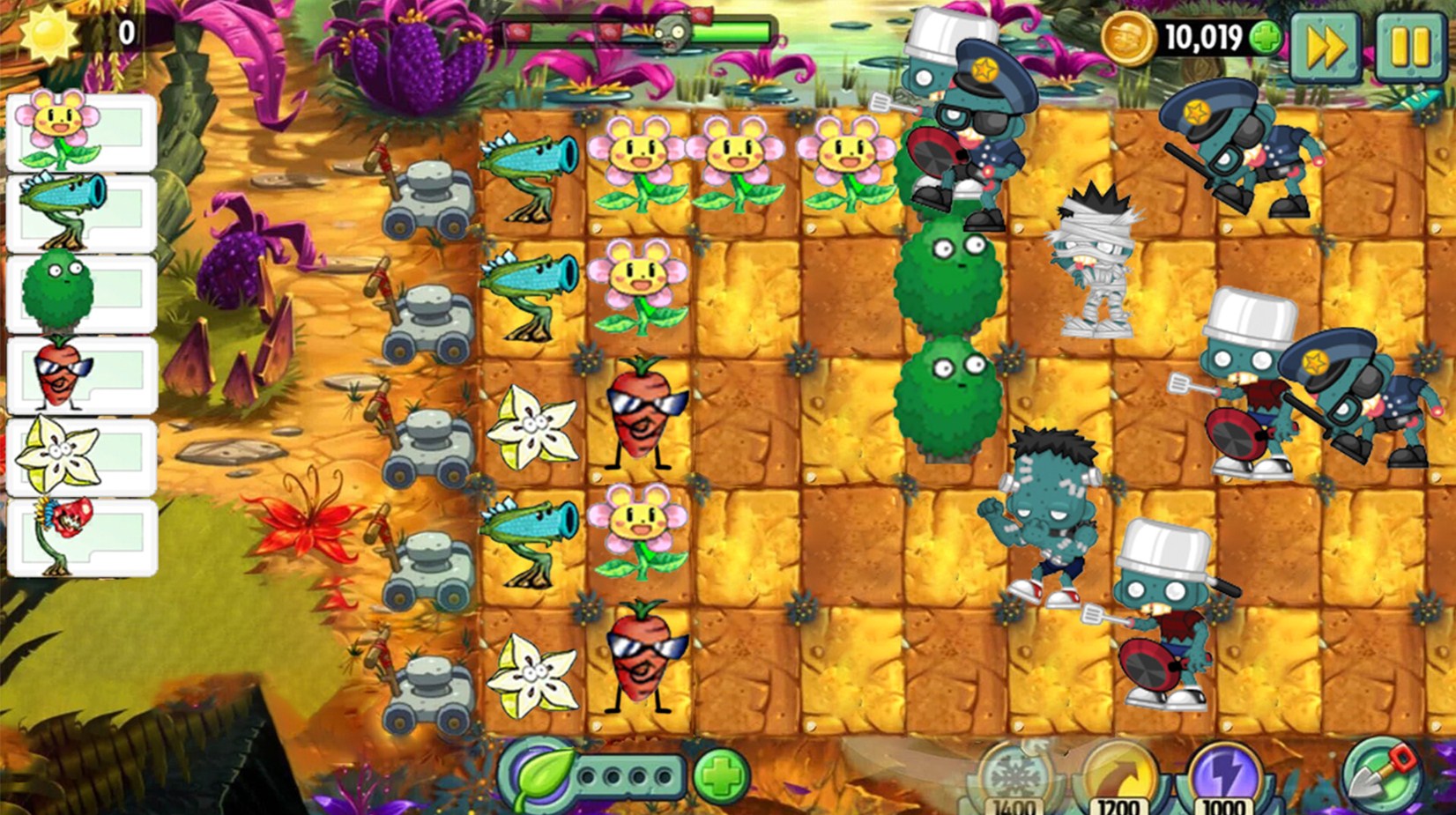Select the red mushroom plant seed packet
1456x815 pixels.
click(x=81, y=537)
